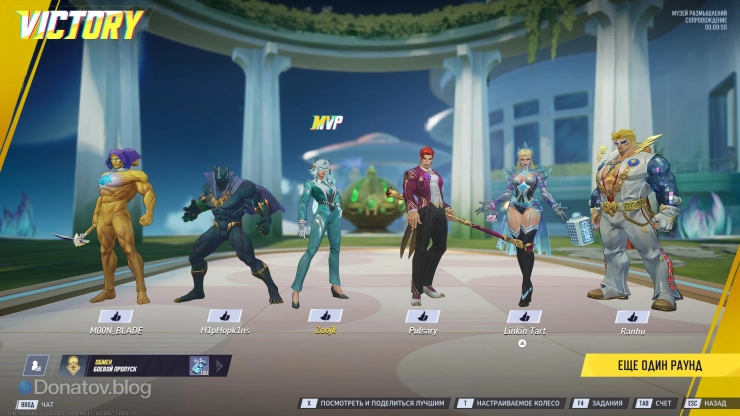The image size is (740, 416).
Task: Choose 'ПОСМОТРЕТЬ И ПОДЕЛИТЬСЯ ЛУЧШИМ' option
Action: pos(375,404)
